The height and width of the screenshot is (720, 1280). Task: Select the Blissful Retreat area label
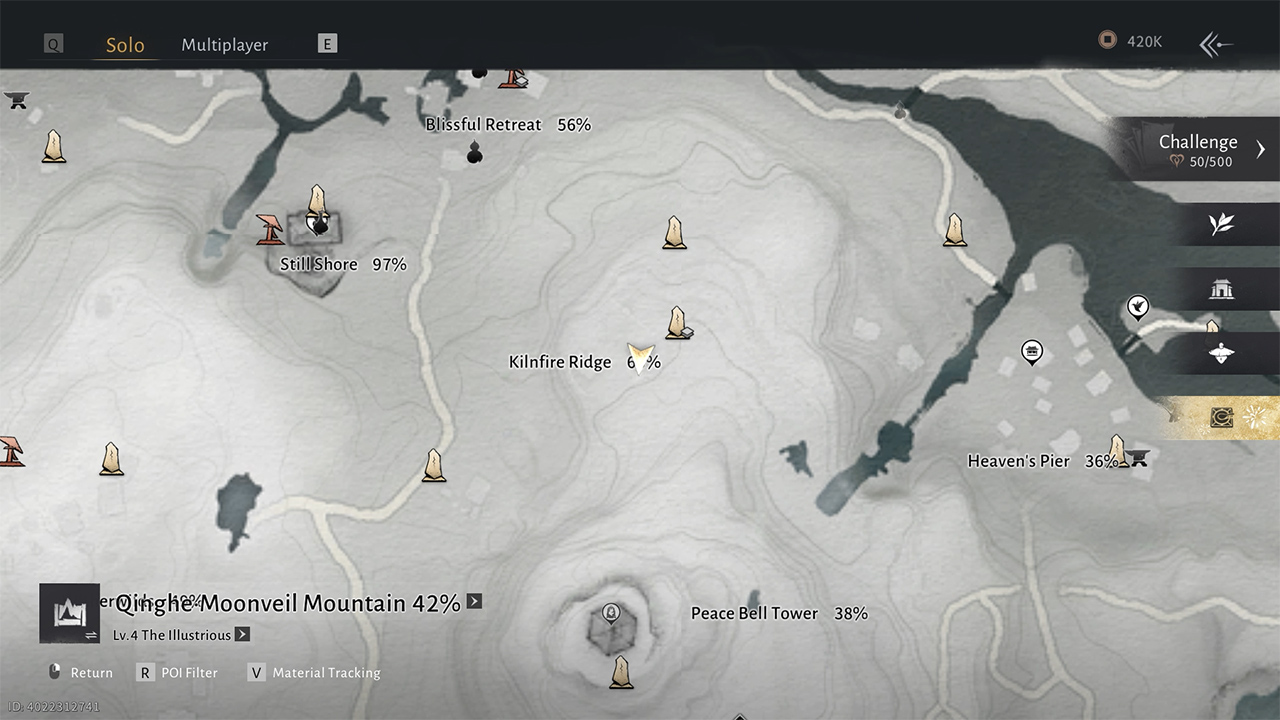(483, 125)
